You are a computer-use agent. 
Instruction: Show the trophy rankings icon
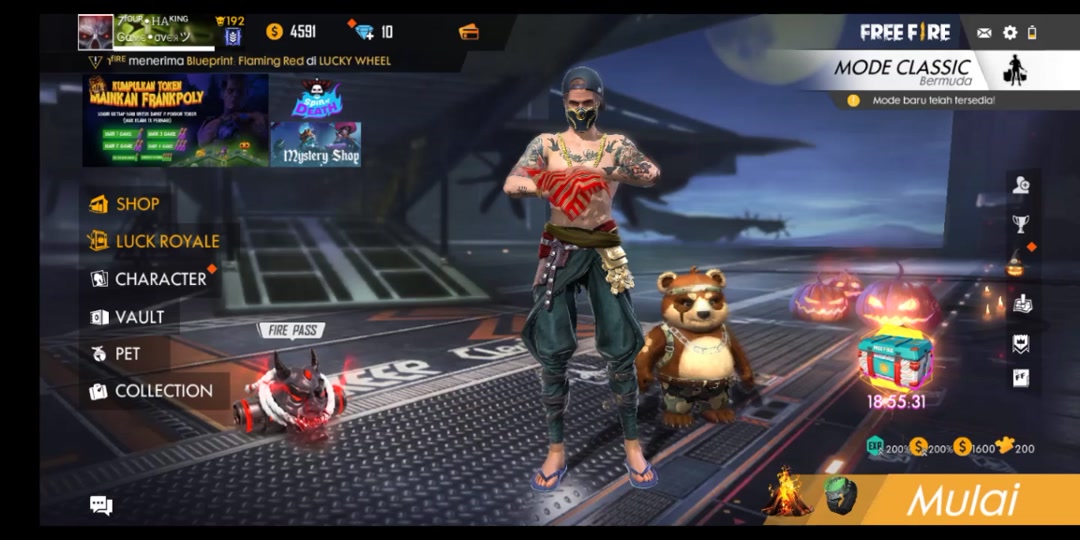click(1020, 224)
